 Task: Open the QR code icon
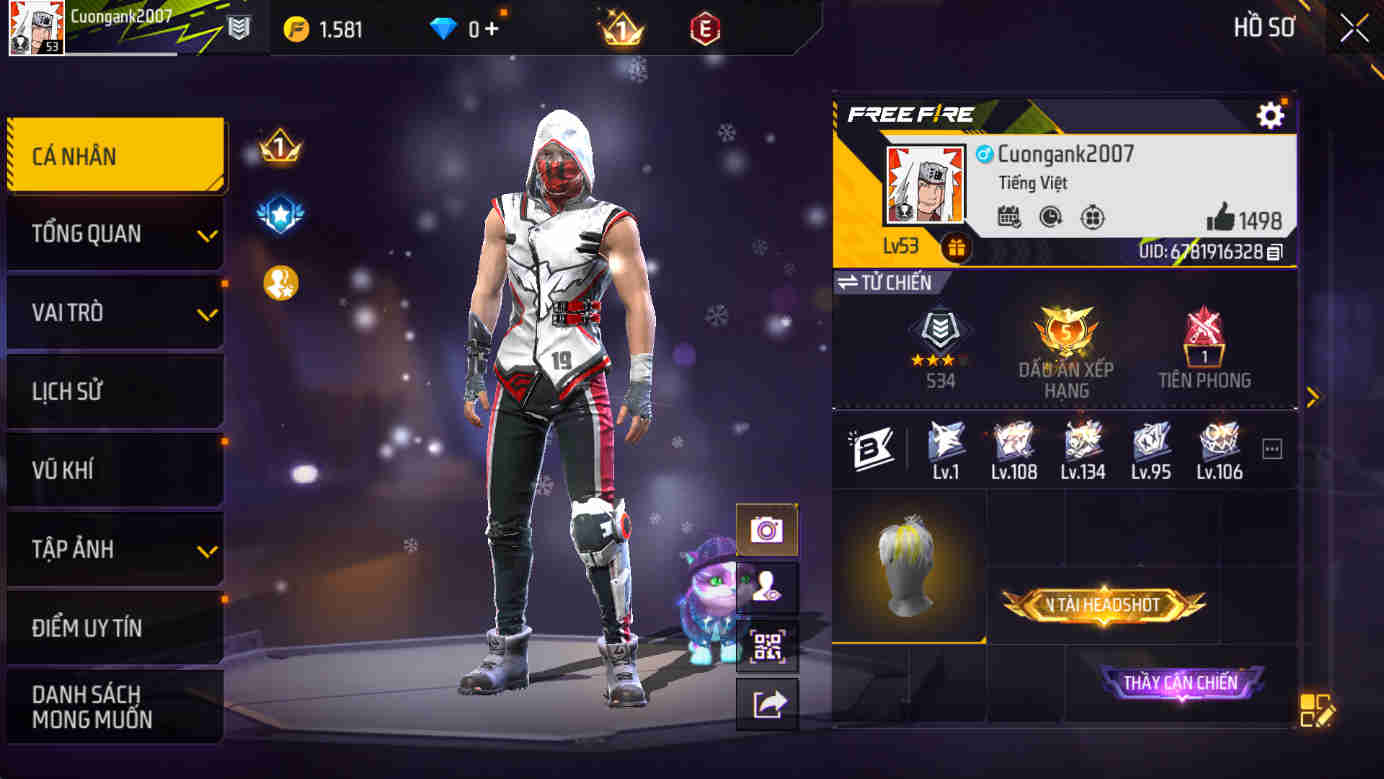[x=766, y=647]
